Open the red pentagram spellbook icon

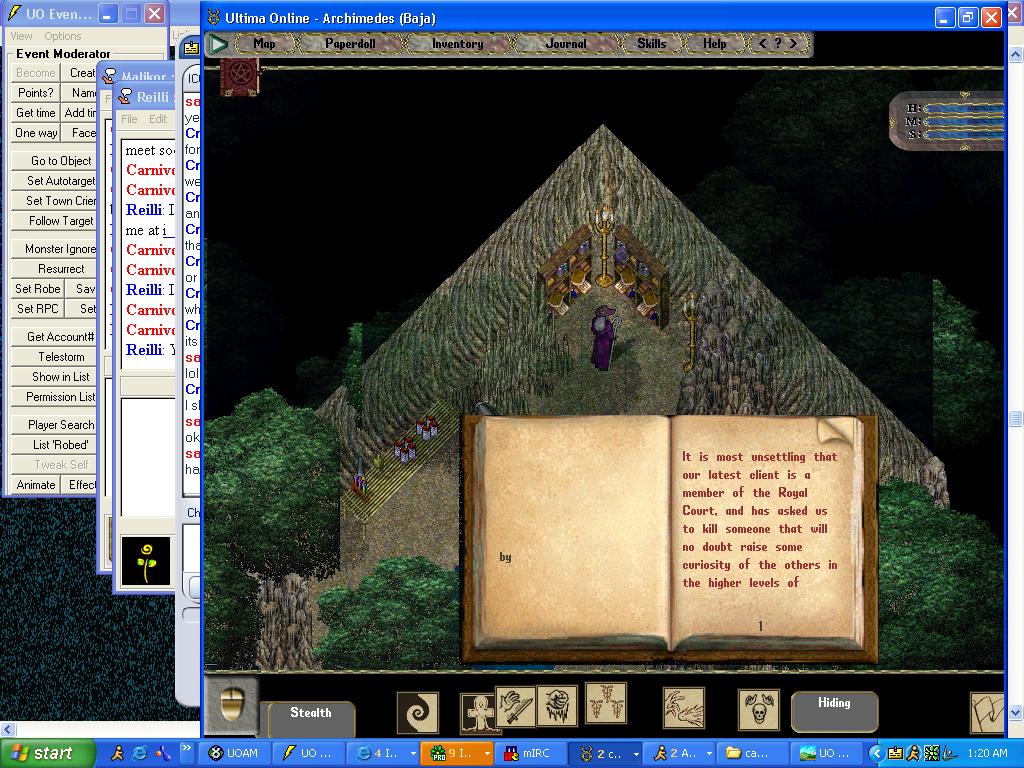click(240, 75)
